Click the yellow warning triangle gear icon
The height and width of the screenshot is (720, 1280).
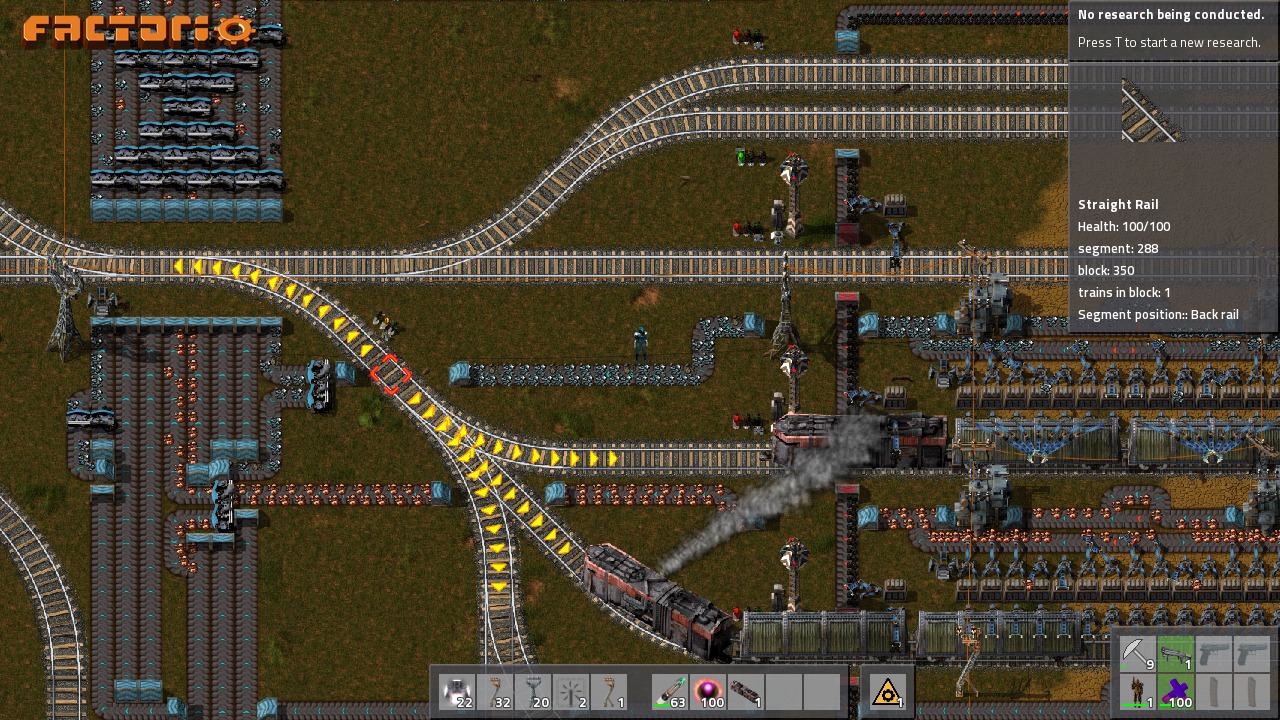(x=888, y=692)
